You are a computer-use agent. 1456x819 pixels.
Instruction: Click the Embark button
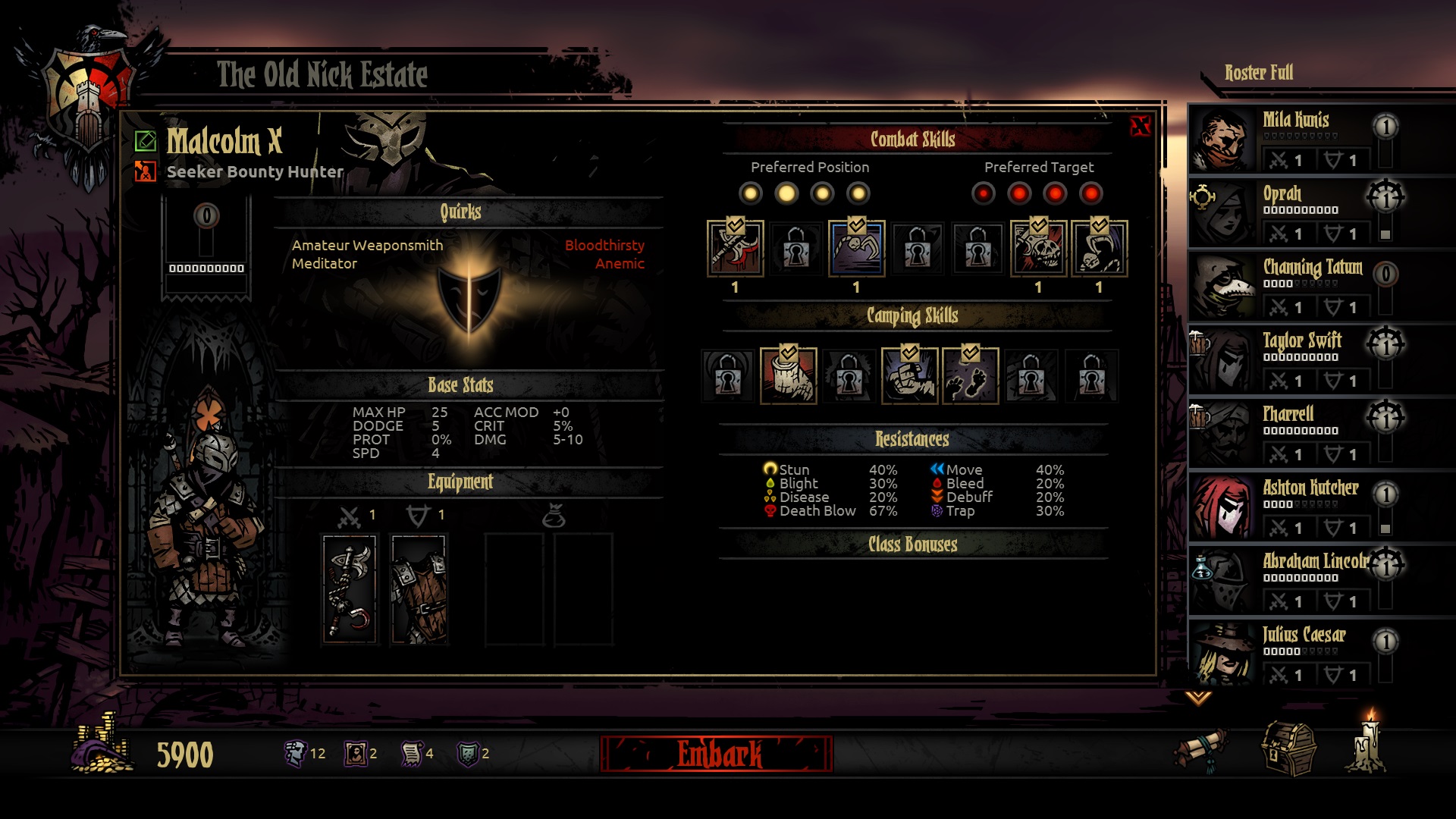click(717, 754)
